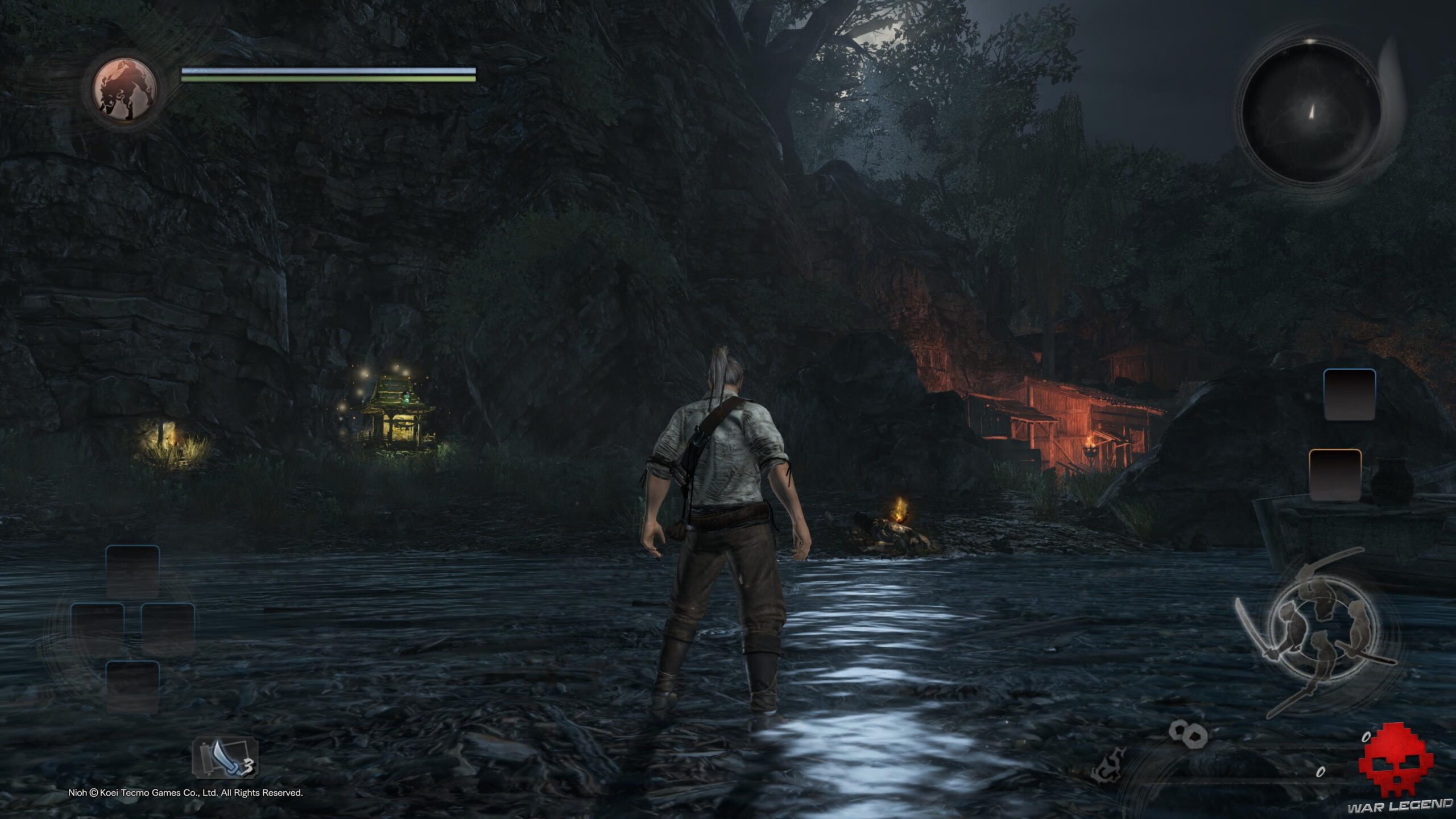Select the sword item slot with count 3
The image size is (1456, 819).
[x=226, y=758]
